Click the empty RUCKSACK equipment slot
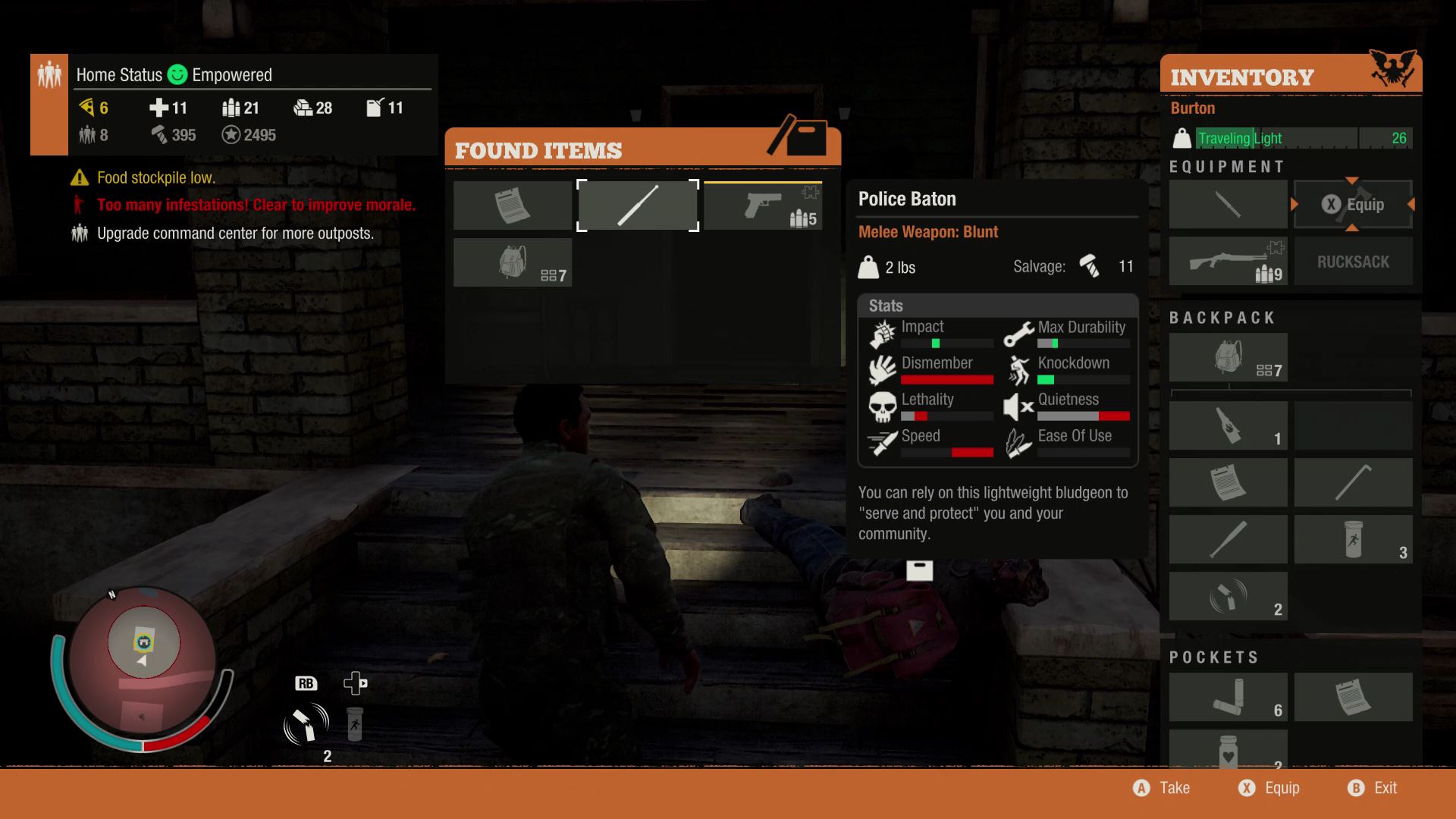Image resolution: width=1456 pixels, height=819 pixels. [x=1353, y=262]
